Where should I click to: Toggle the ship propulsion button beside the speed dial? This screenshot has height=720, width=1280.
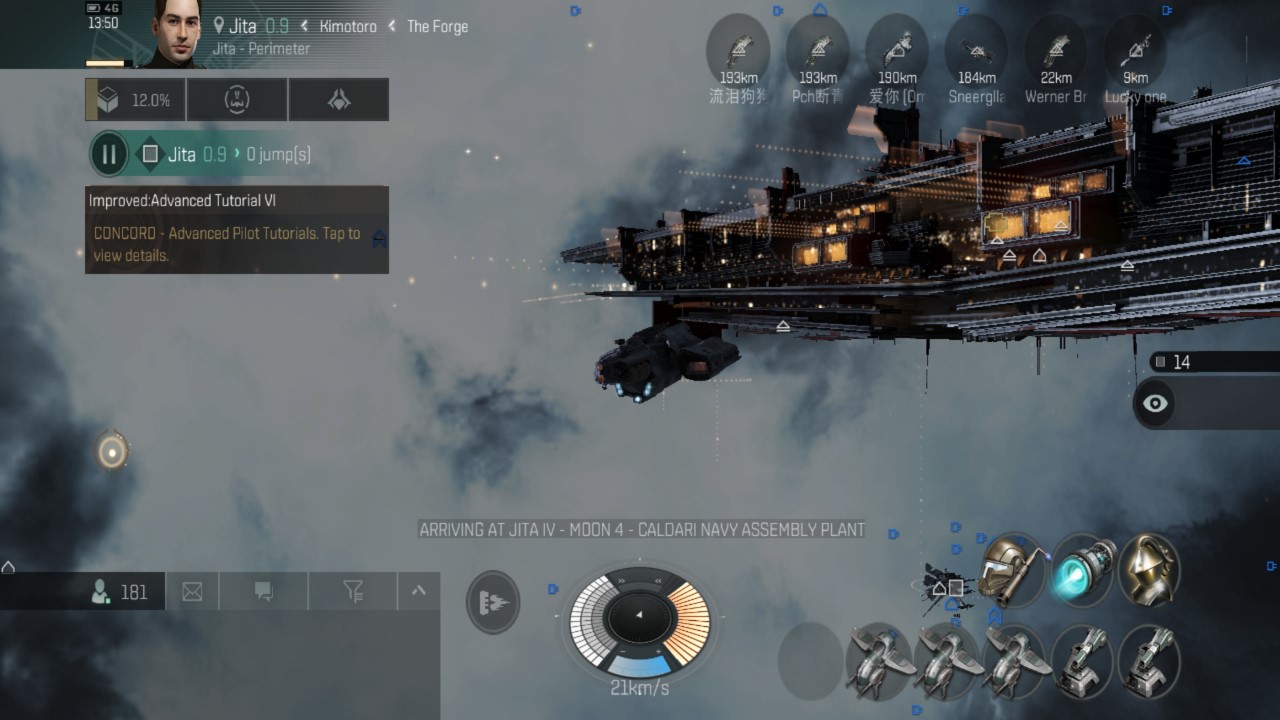pyautogui.click(x=493, y=602)
